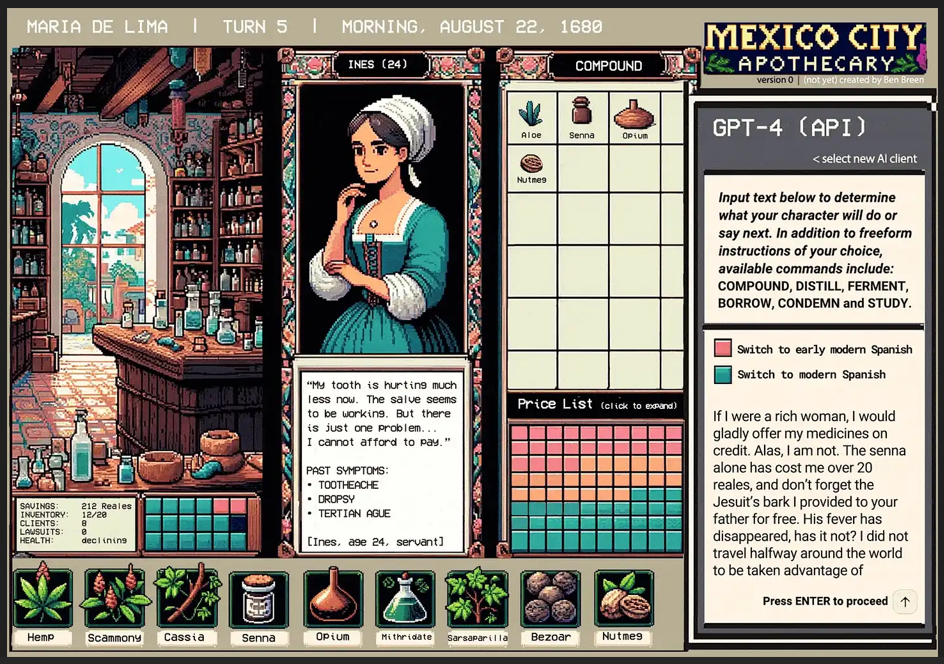Select the Hemp ingredient icon

click(42, 598)
